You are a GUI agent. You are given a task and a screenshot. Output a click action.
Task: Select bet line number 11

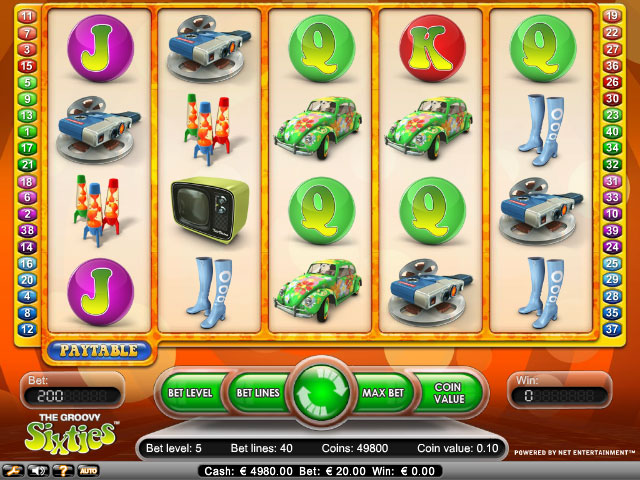click(27, 16)
